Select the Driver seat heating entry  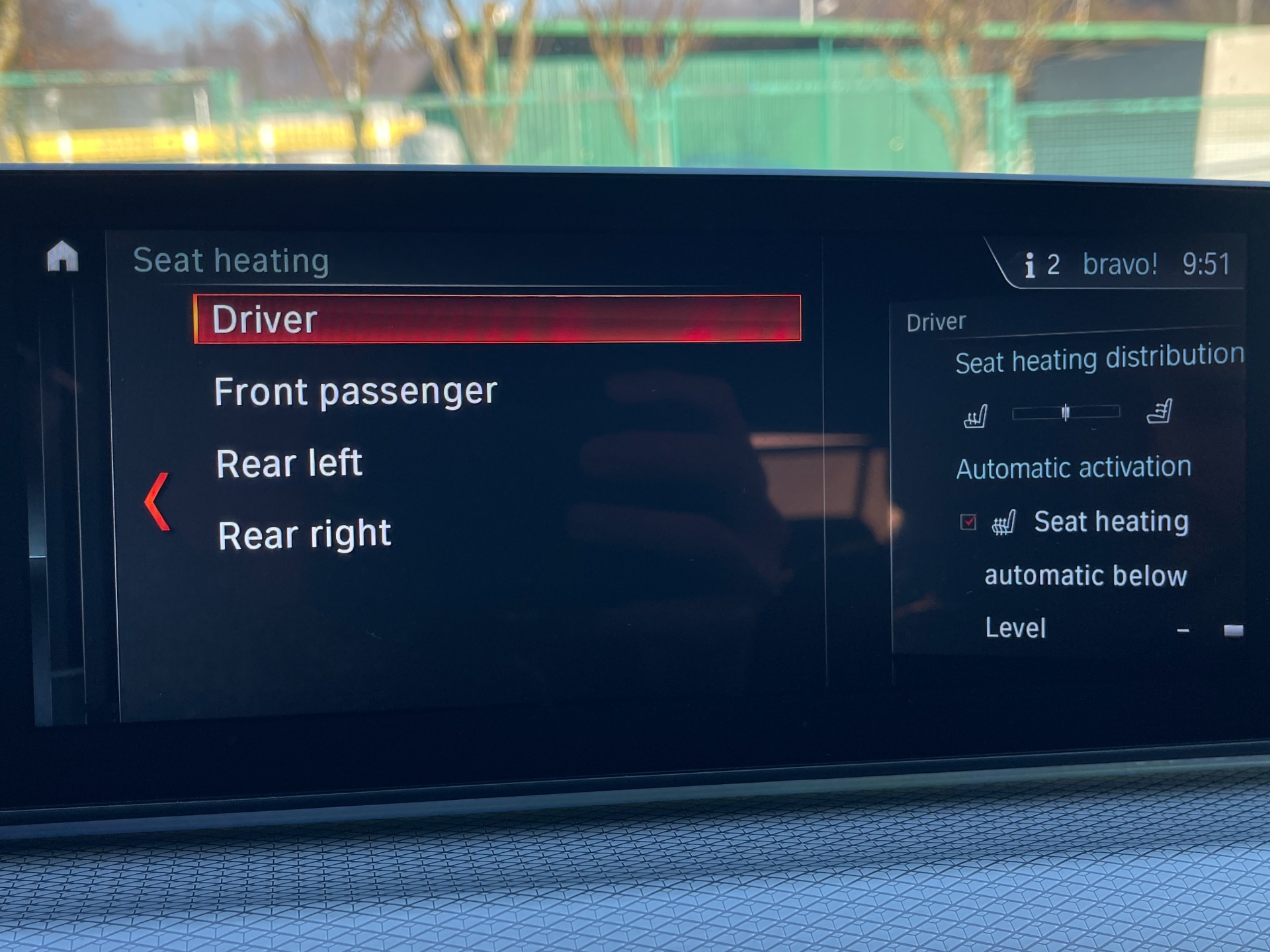[496, 319]
